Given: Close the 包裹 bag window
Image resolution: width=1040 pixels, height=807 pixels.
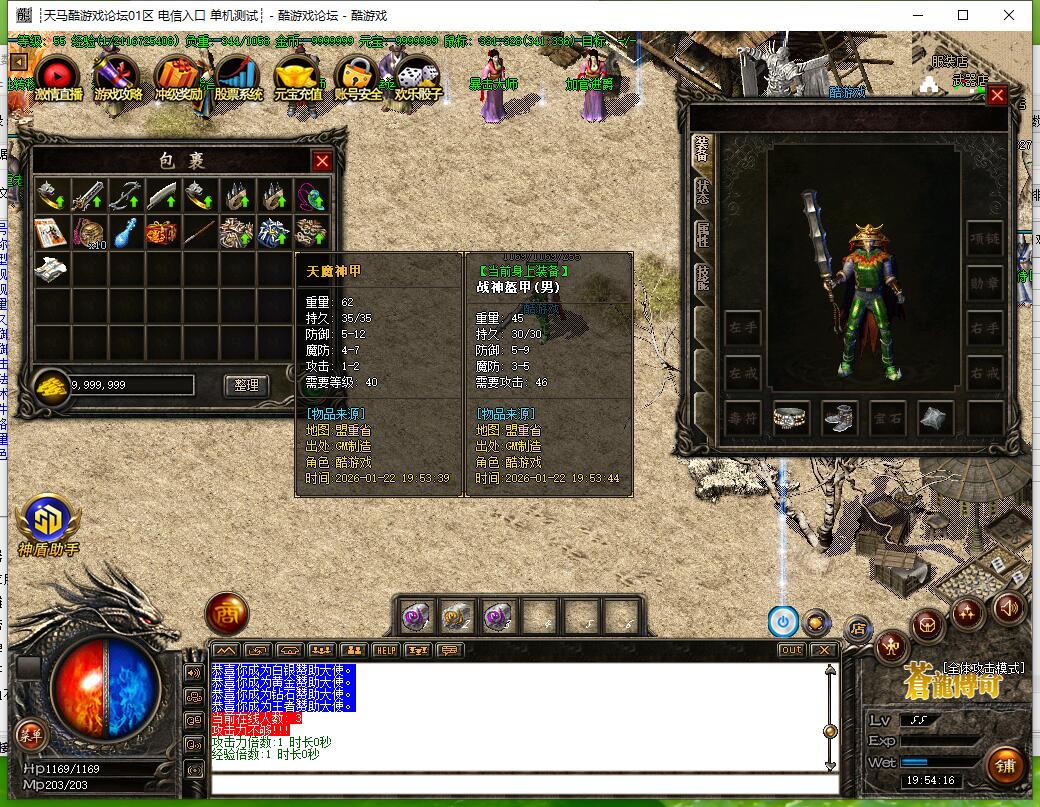Looking at the screenshot, I should (x=322, y=161).
